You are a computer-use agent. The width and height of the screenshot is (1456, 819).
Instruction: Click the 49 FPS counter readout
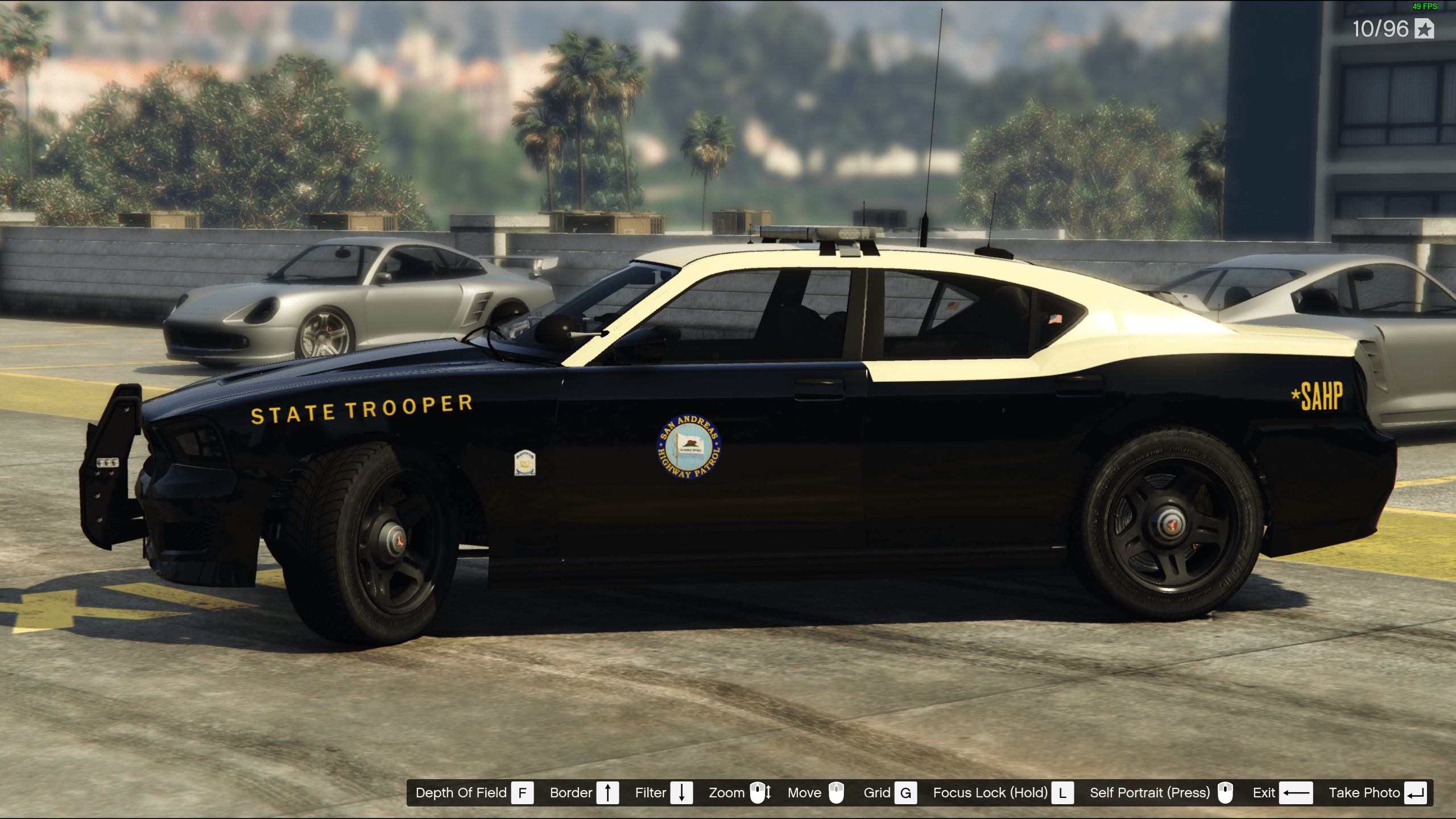1422,7
